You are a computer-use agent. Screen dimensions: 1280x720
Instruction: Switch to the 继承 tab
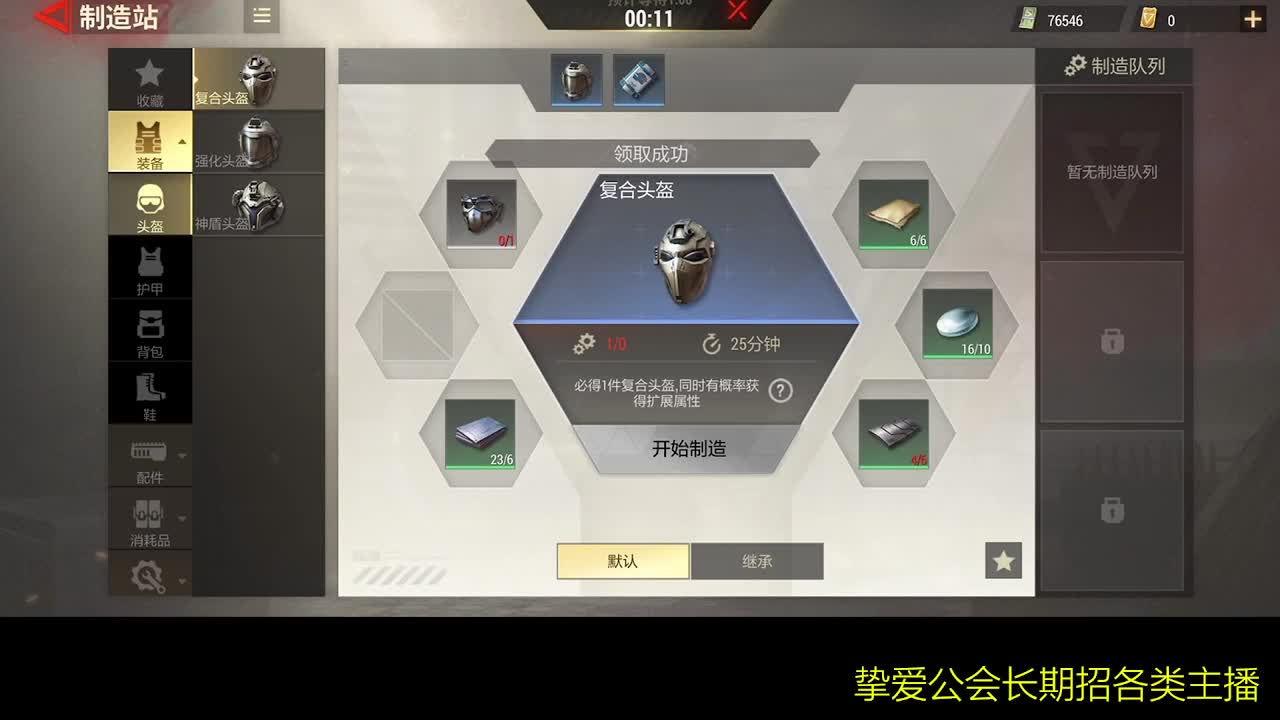click(757, 561)
